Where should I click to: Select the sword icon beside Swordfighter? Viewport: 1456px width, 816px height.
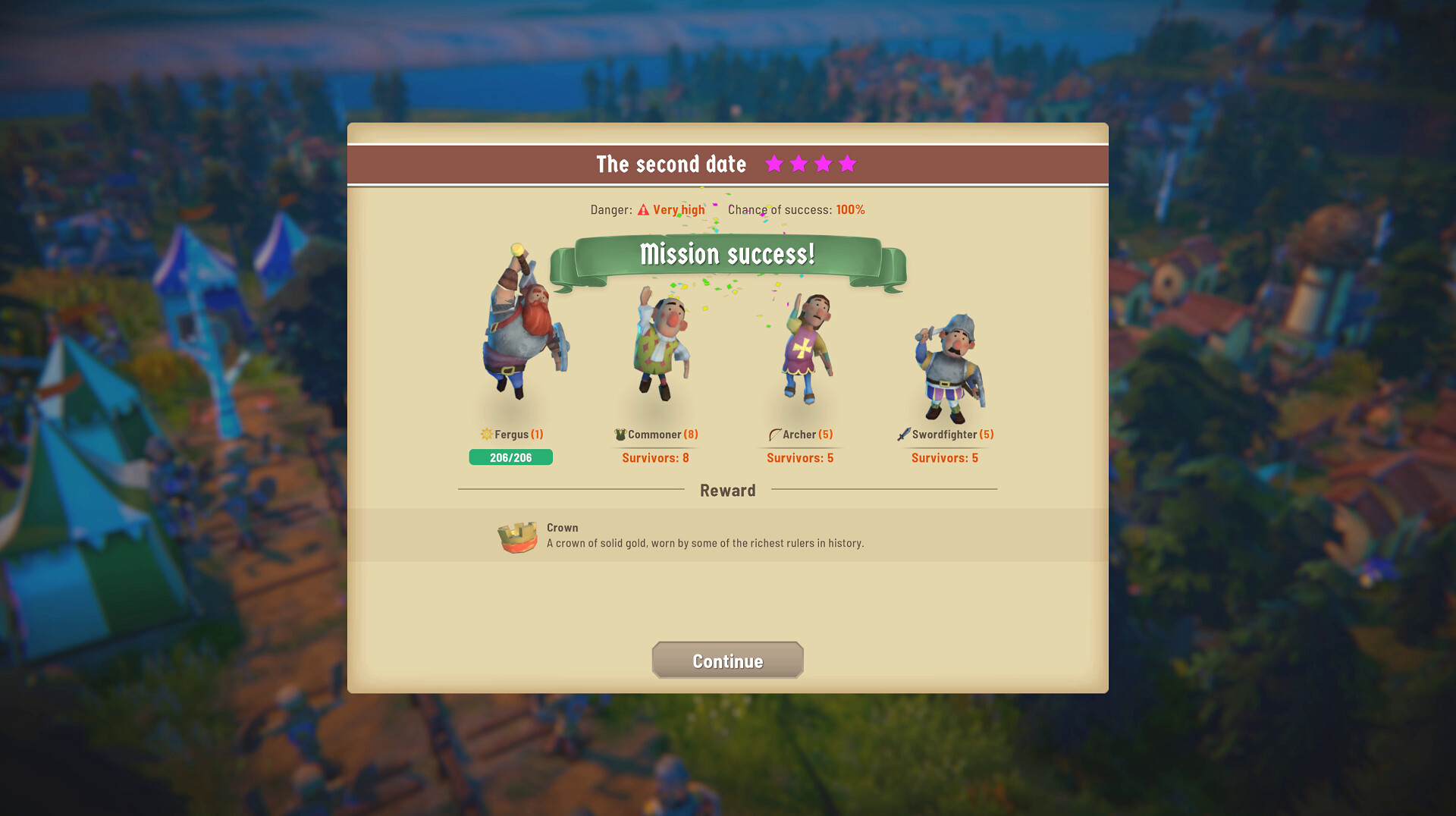point(902,434)
